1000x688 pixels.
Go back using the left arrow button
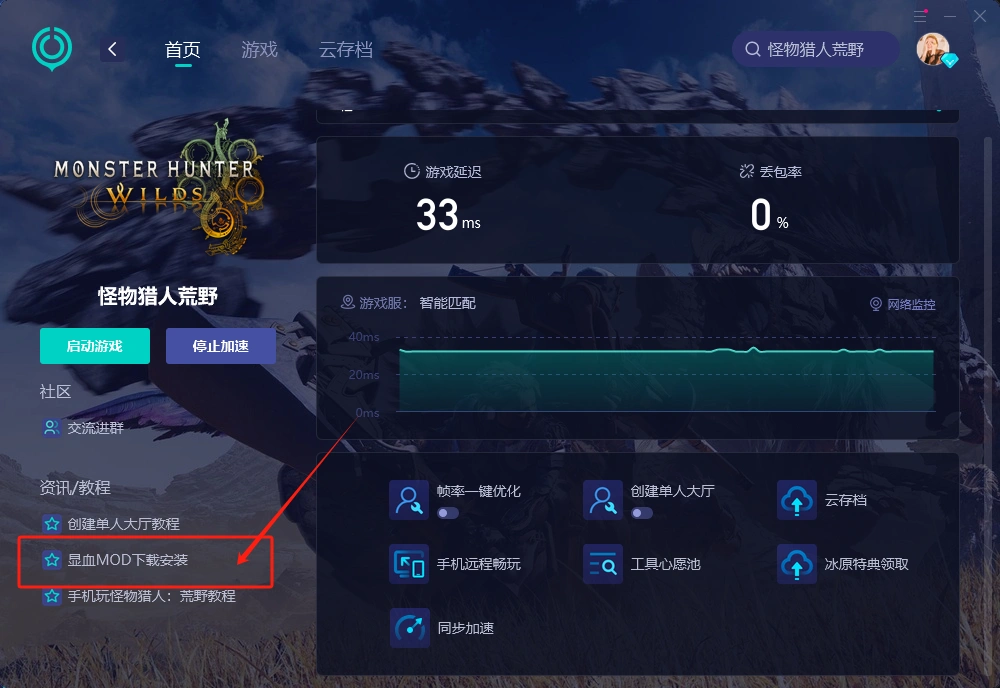pyautogui.click(x=113, y=49)
